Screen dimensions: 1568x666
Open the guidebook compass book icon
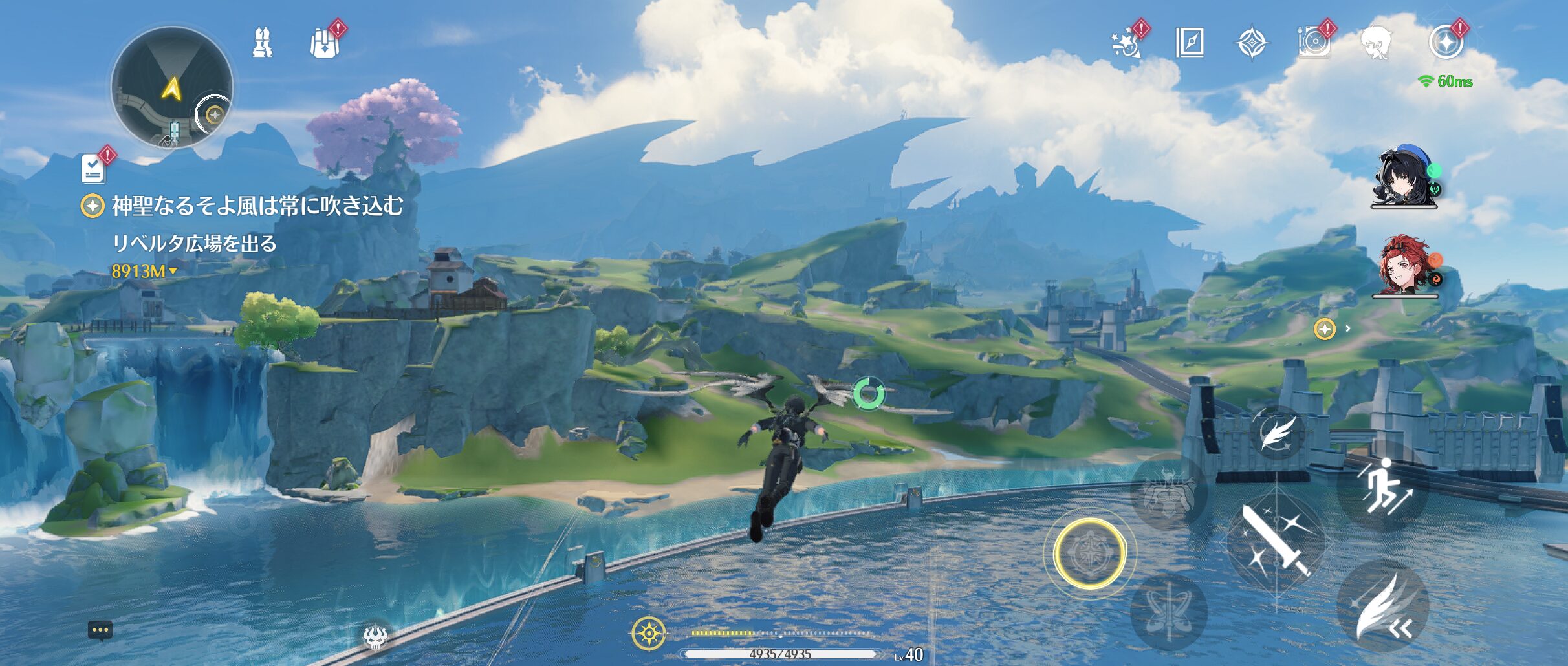click(x=1189, y=43)
